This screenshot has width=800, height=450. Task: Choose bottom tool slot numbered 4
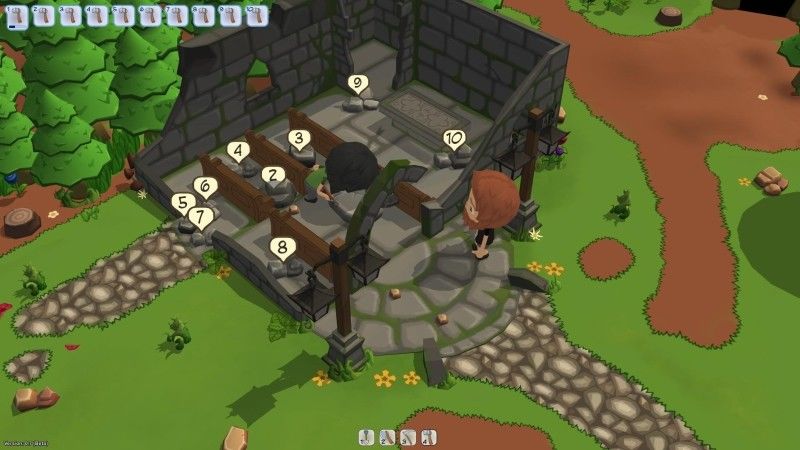point(430,437)
